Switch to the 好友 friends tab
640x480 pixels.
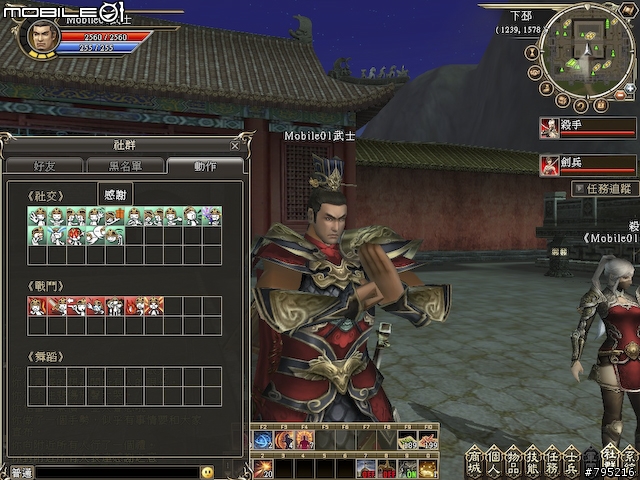point(46,167)
